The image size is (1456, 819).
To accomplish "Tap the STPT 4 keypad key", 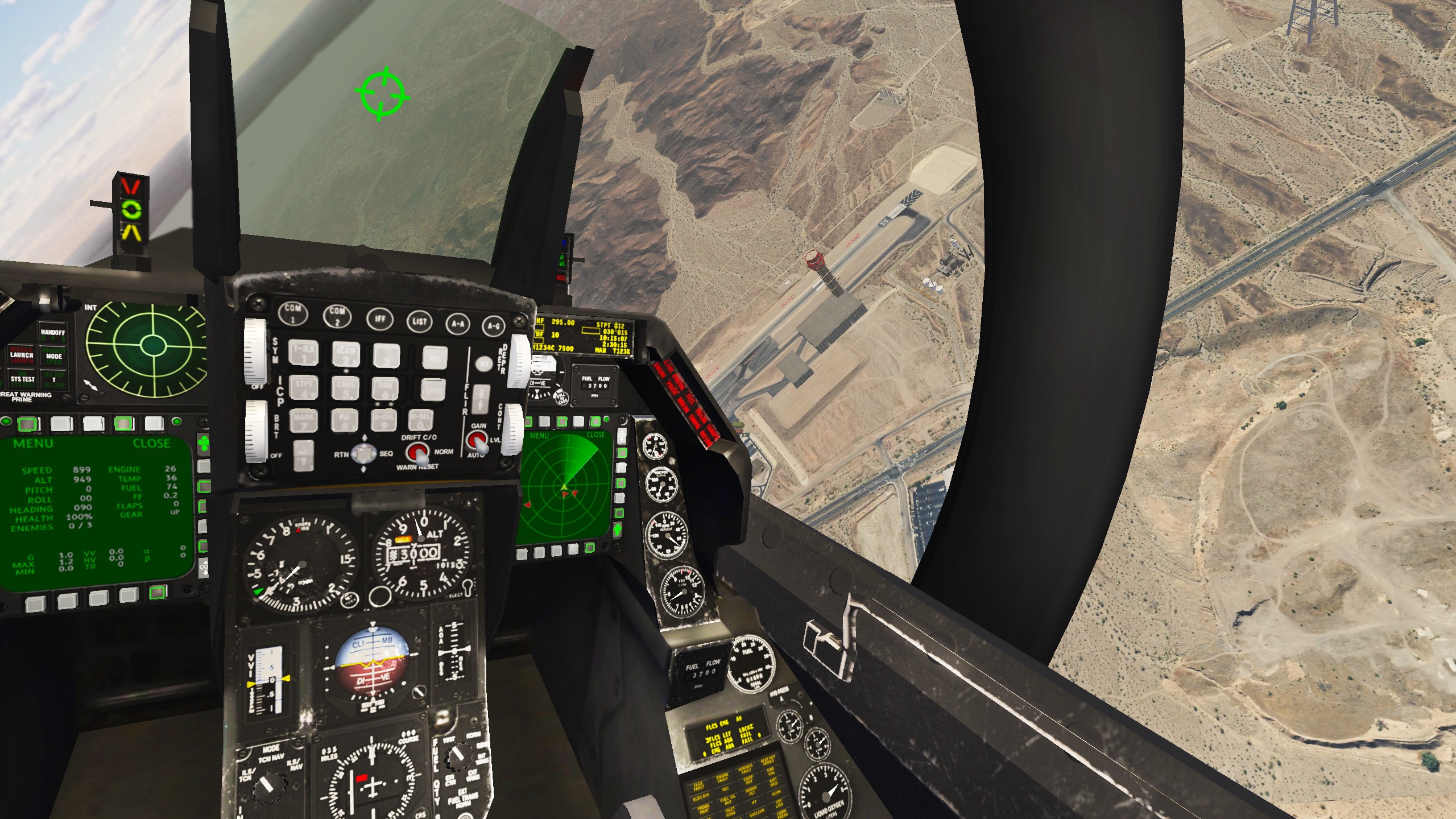I will pyautogui.click(x=303, y=387).
